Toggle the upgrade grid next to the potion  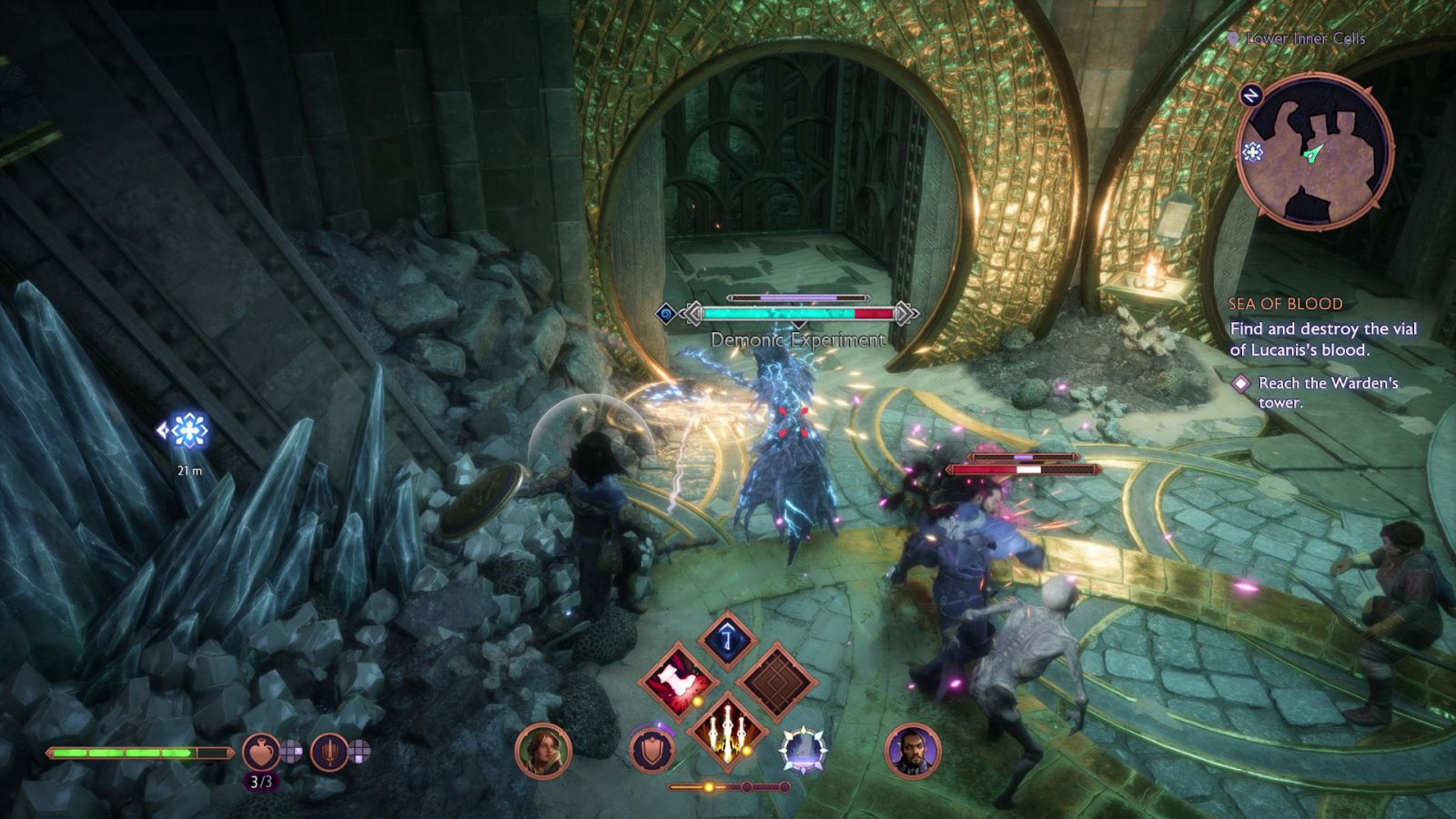coord(291,750)
